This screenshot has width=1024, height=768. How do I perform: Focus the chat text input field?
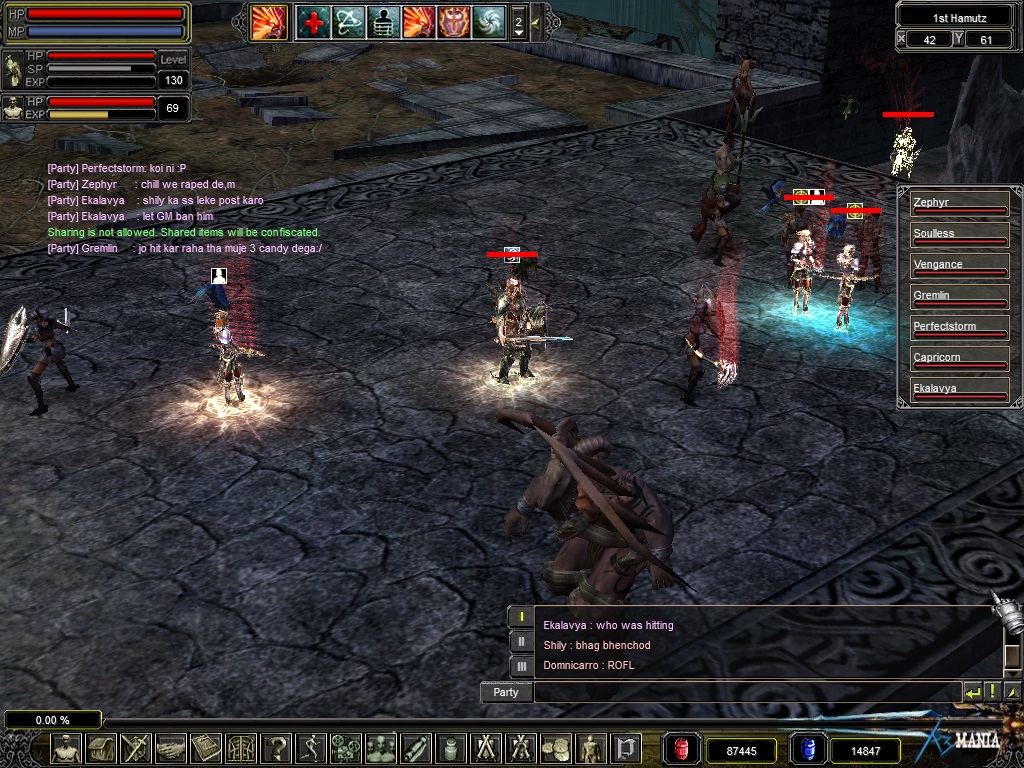pyautogui.click(x=746, y=692)
